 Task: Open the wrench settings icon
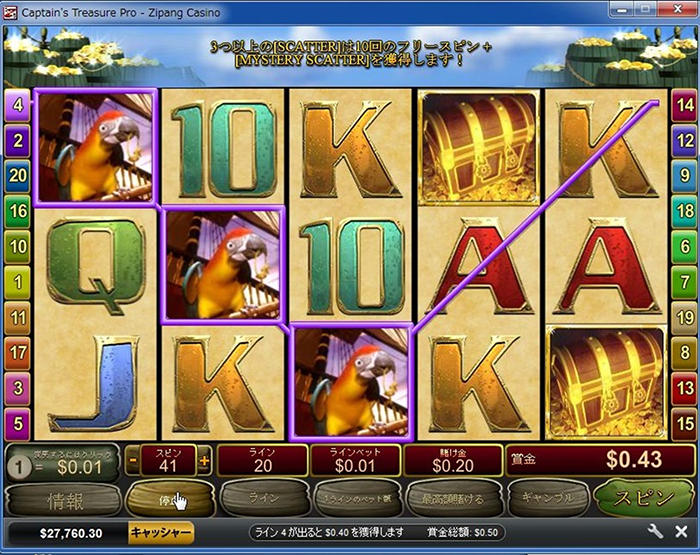tap(656, 532)
